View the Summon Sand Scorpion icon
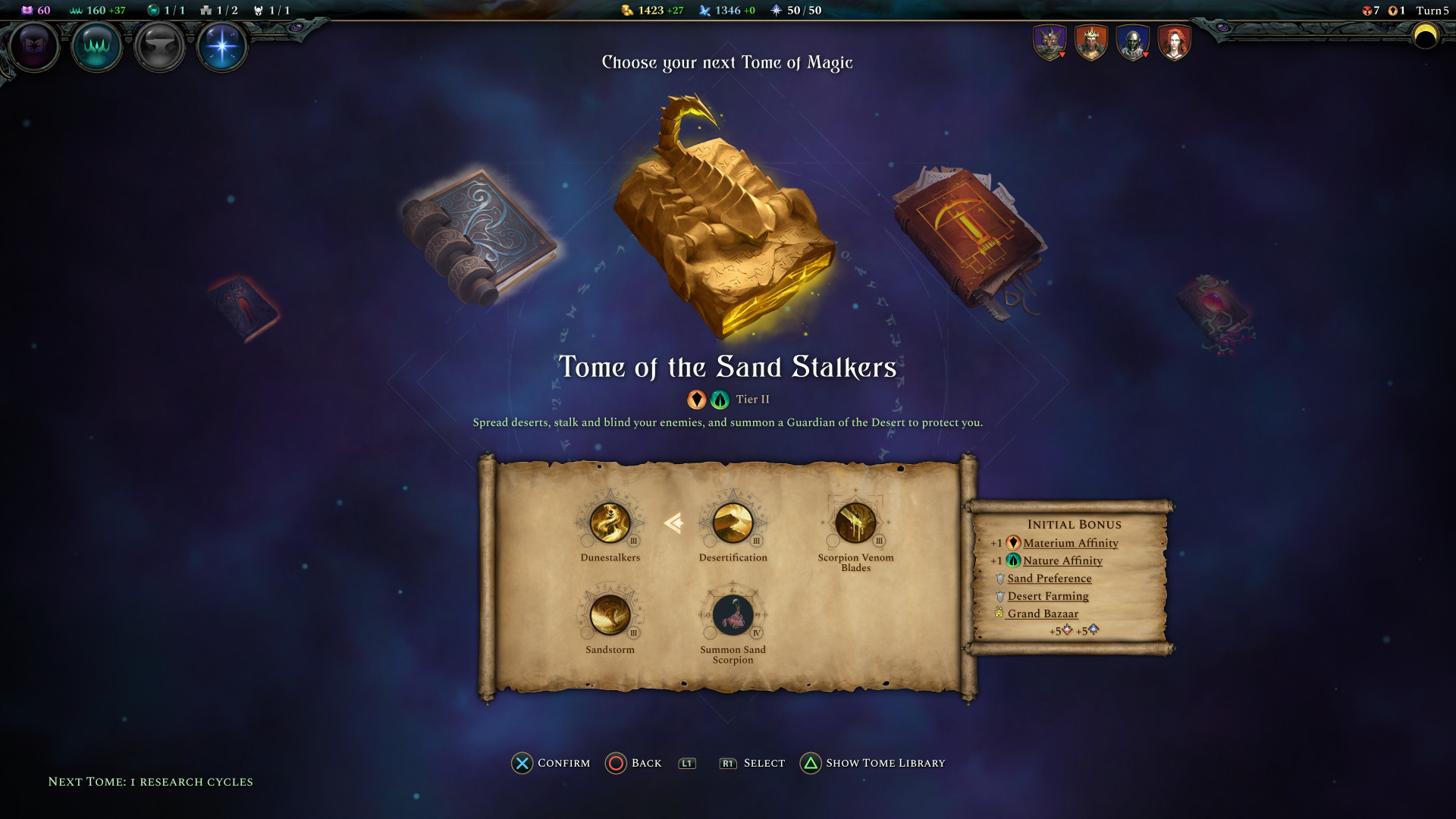Image resolution: width=1456 pixels, height=819 pixels. click(x=733, y=615)
